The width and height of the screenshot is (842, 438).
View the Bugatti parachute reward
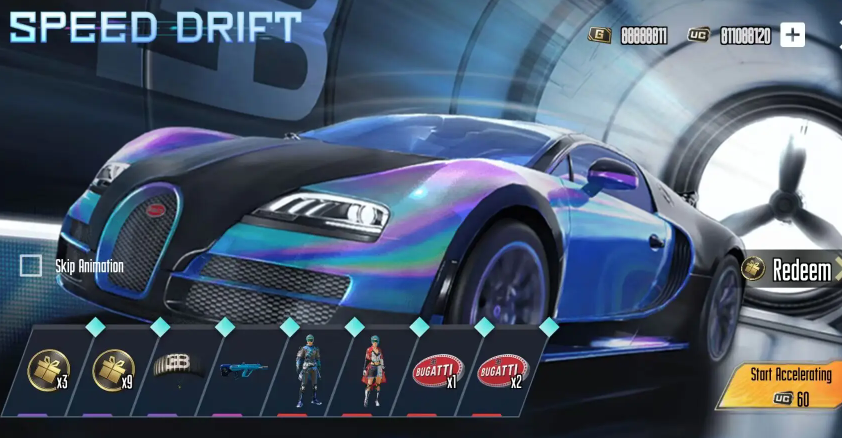coord(178,366)
